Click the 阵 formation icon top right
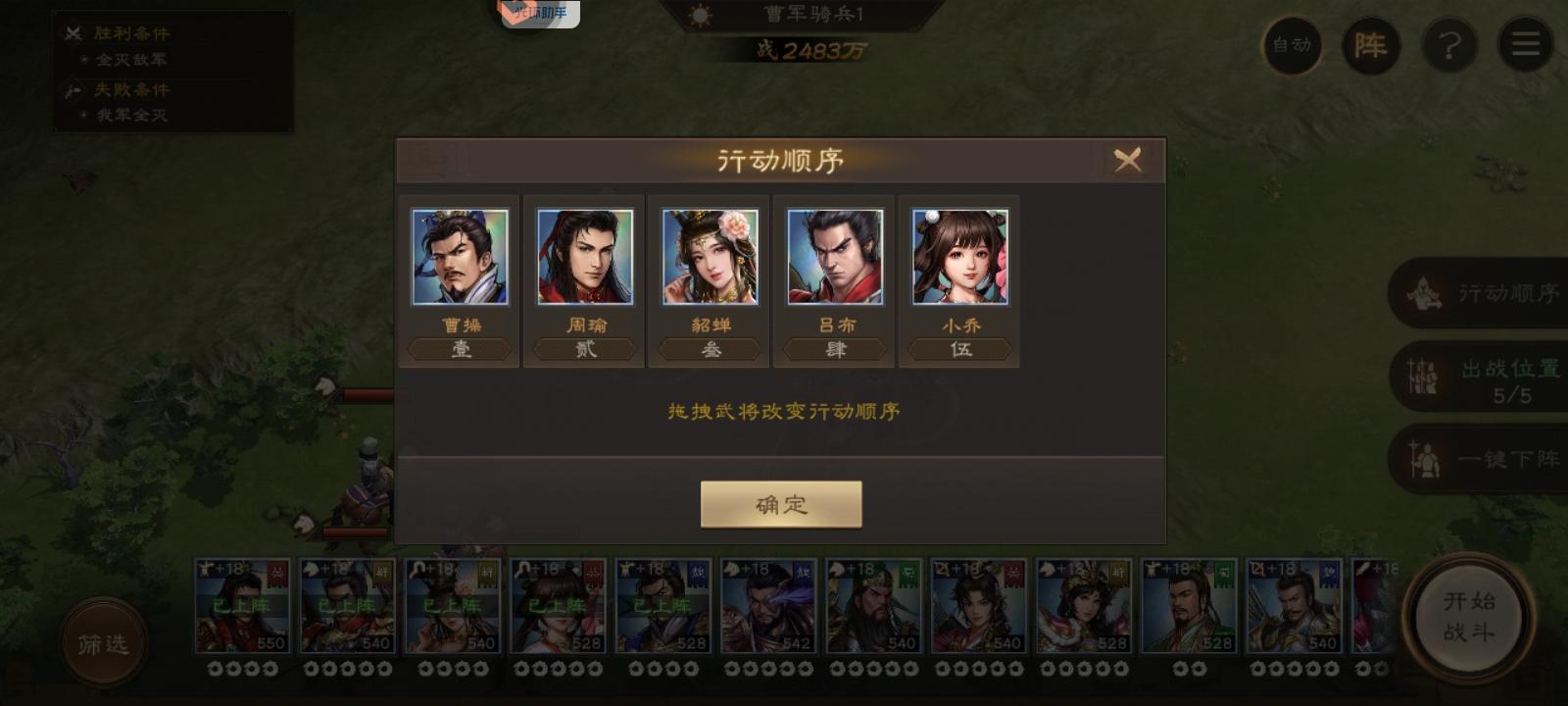 pos(1372,45)
